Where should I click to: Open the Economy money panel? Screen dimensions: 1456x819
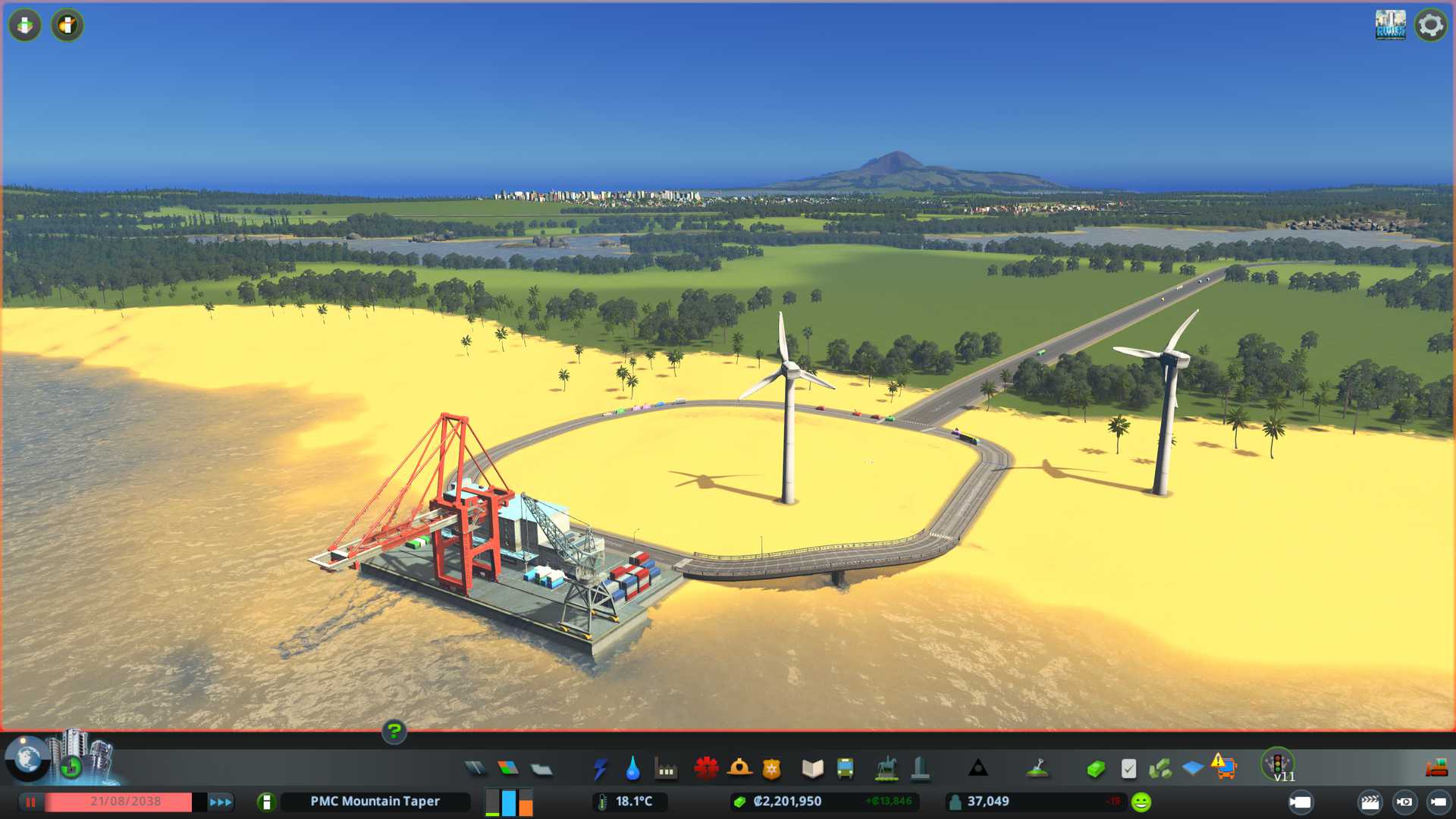click(1095, 770)
